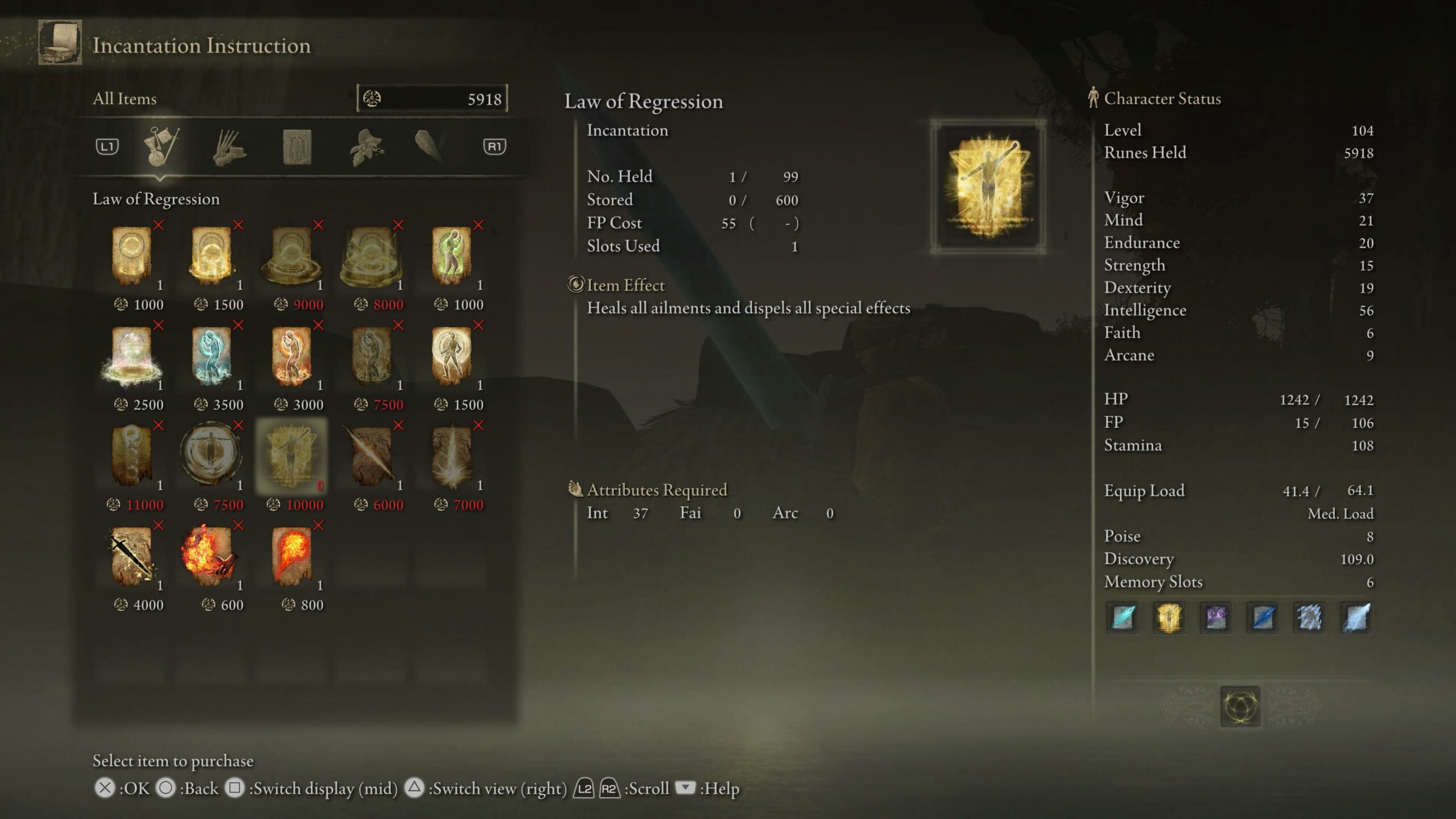The width and height of the screenshot is (1456, 819).
Task: Click the highlighted Law of Regression scroll
Action: click(293, 455)
